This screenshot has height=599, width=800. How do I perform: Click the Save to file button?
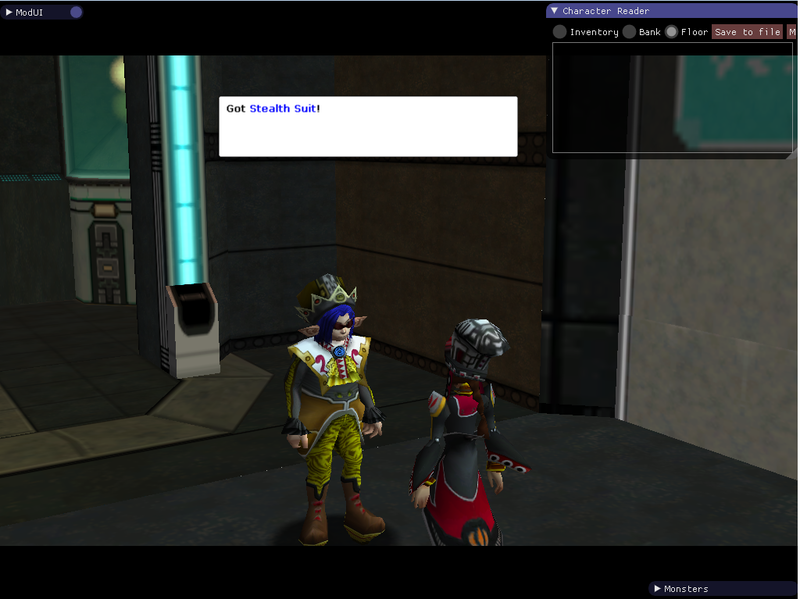point(747,32)
